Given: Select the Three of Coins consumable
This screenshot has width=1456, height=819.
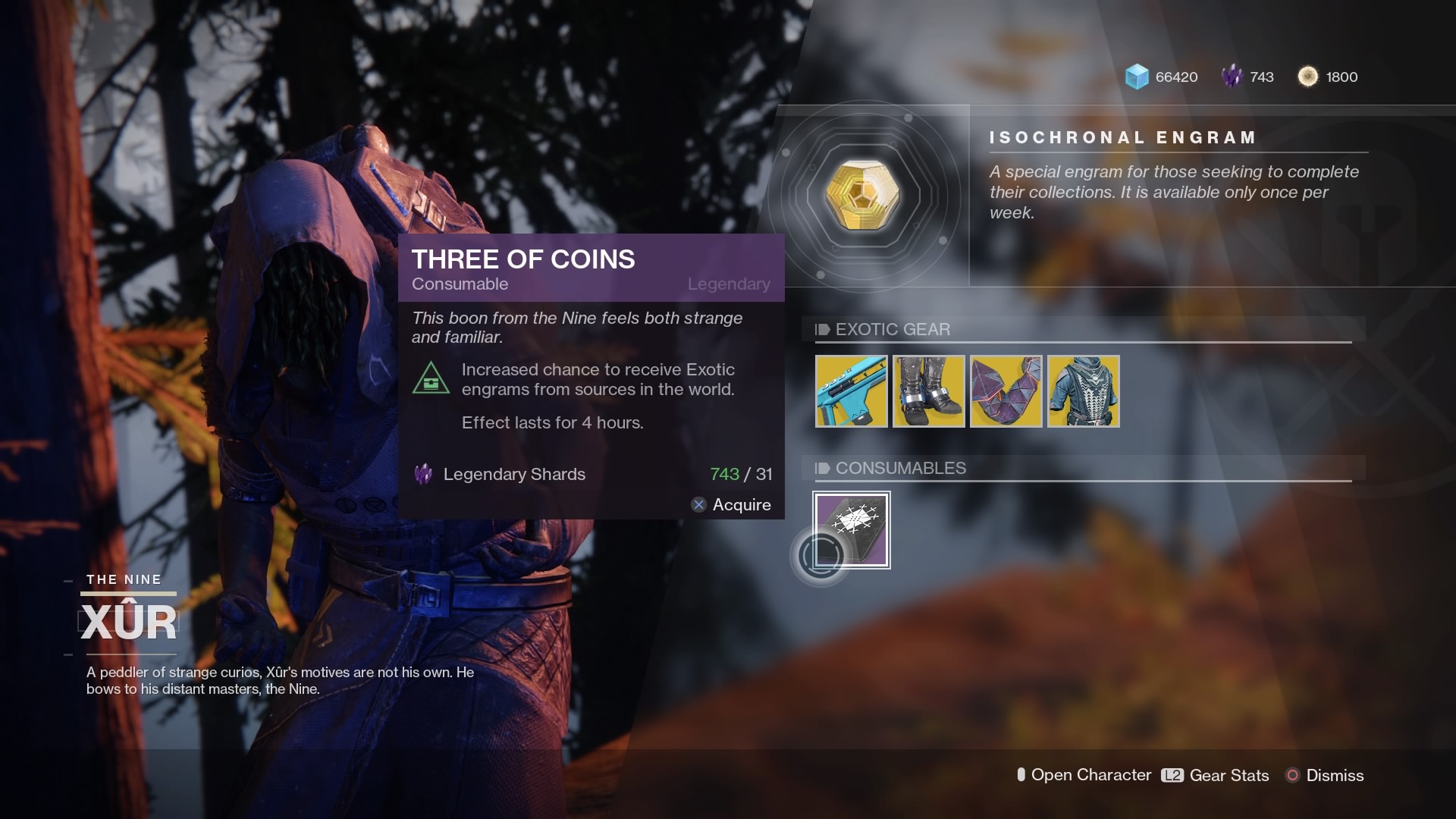Looking at the screenshot, I should coord(852,529).
